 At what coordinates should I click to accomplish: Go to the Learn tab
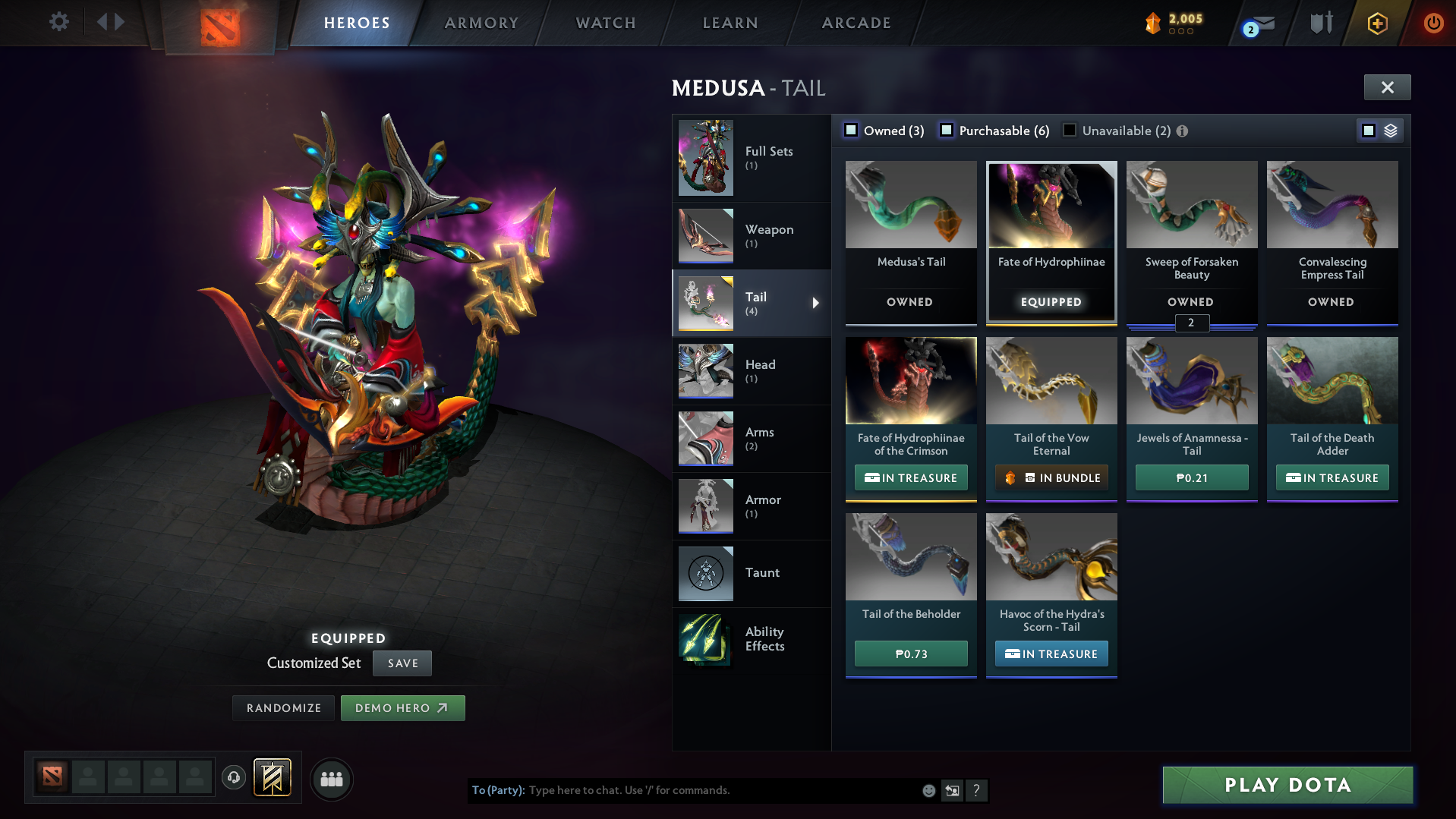[x=730, y=23]
